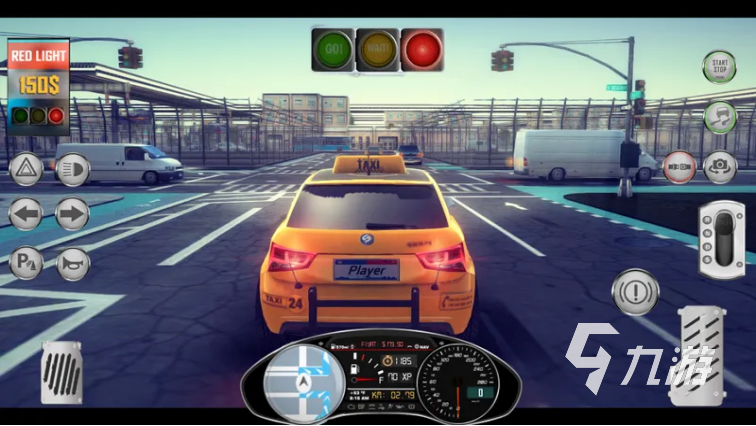Activate the right turn signal arrow
The width and height of the screenshot is (756, 426).
(72, 213)
